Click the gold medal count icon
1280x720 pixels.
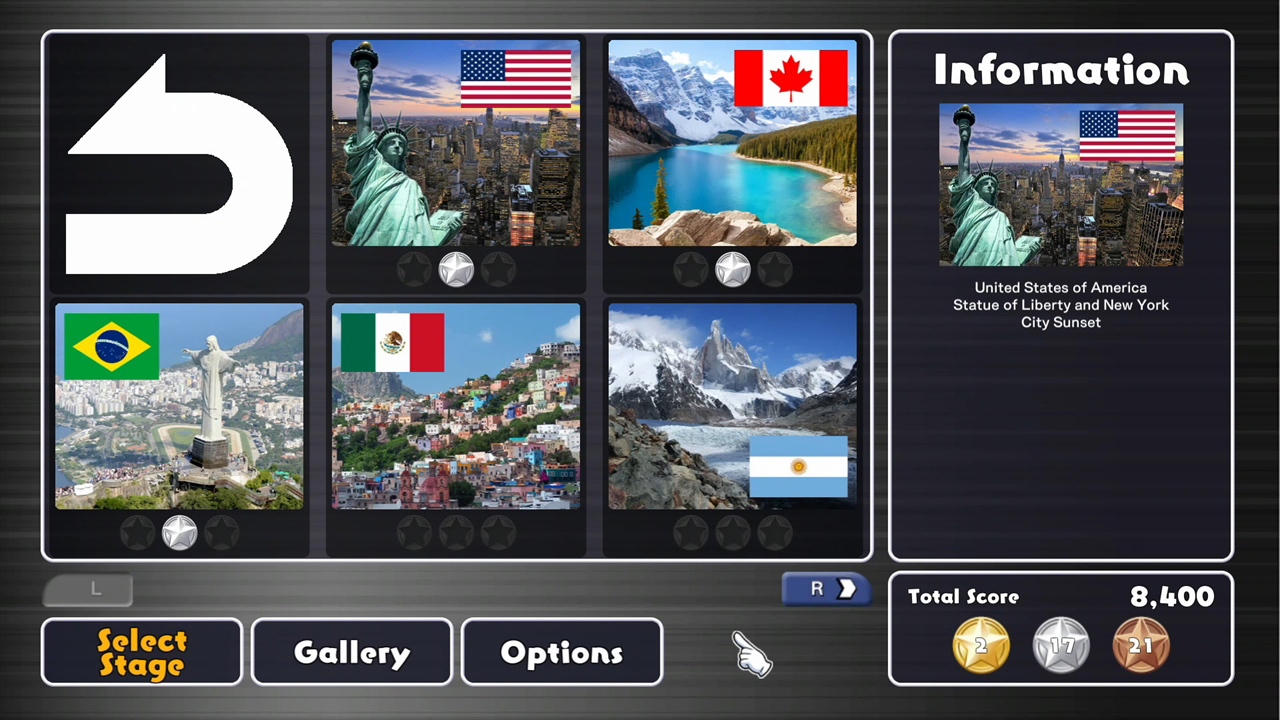pos(980,645)
